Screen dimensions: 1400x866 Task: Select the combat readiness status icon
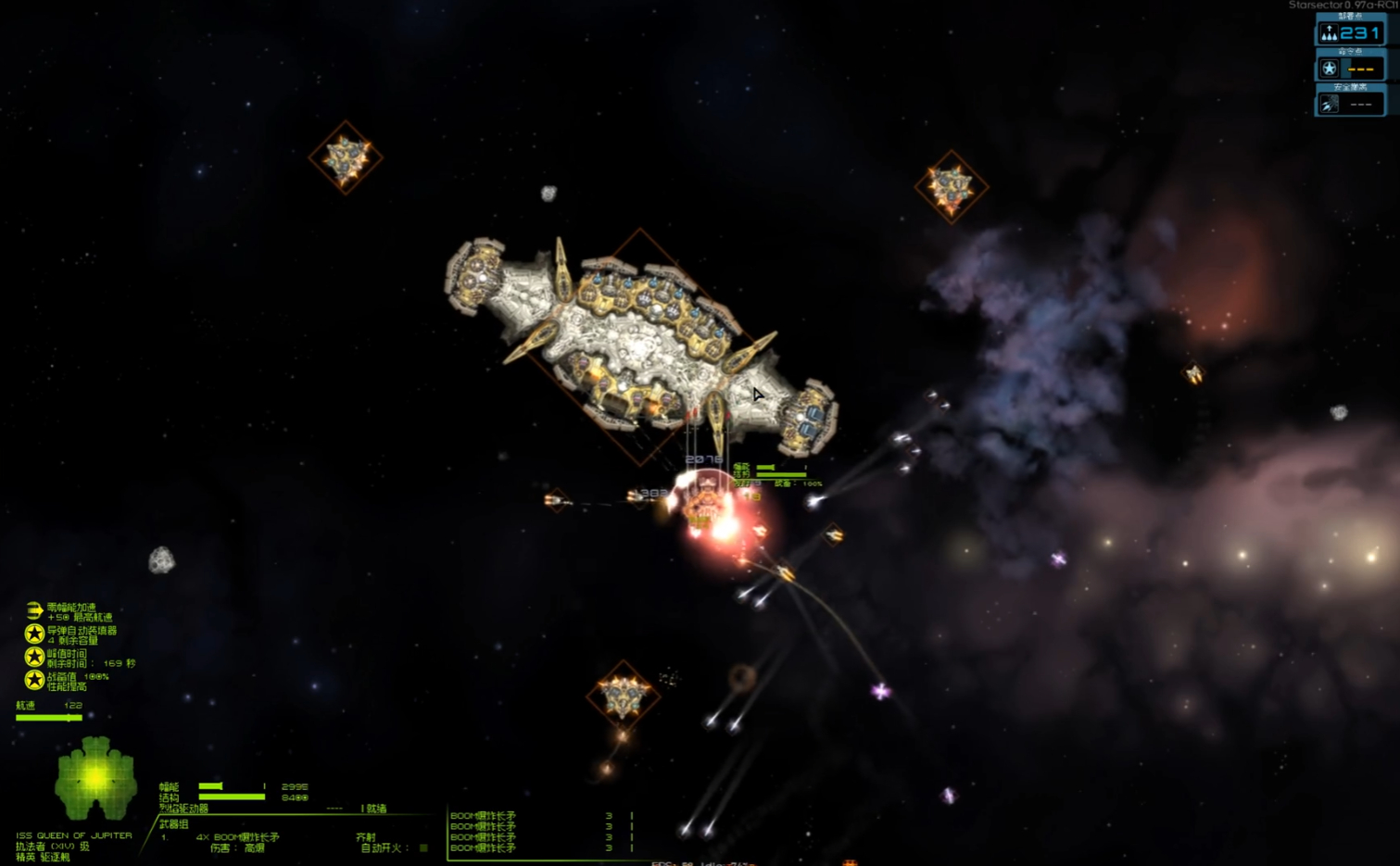(34, 680)
